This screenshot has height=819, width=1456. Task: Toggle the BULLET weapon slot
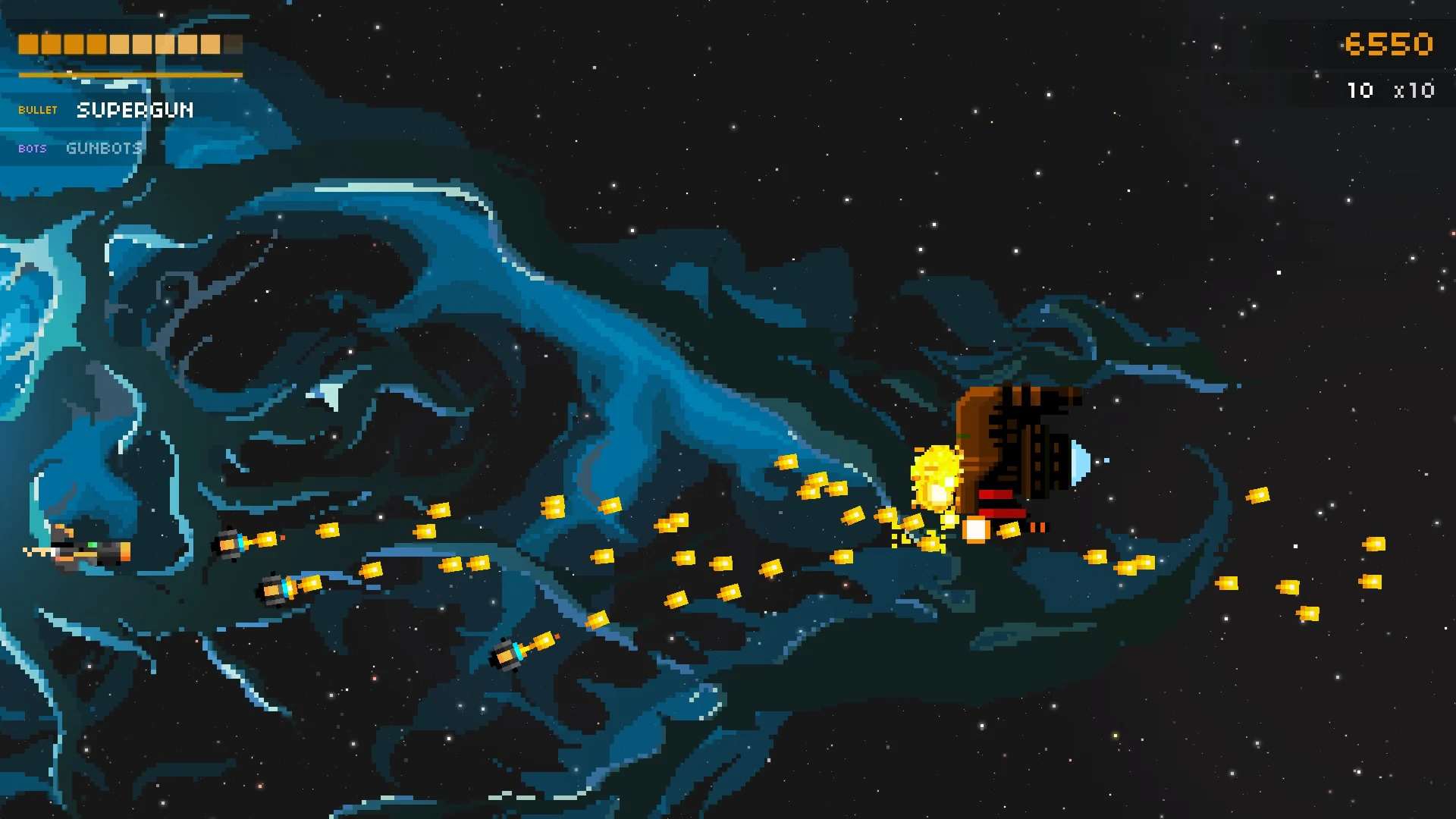(38, 110)
